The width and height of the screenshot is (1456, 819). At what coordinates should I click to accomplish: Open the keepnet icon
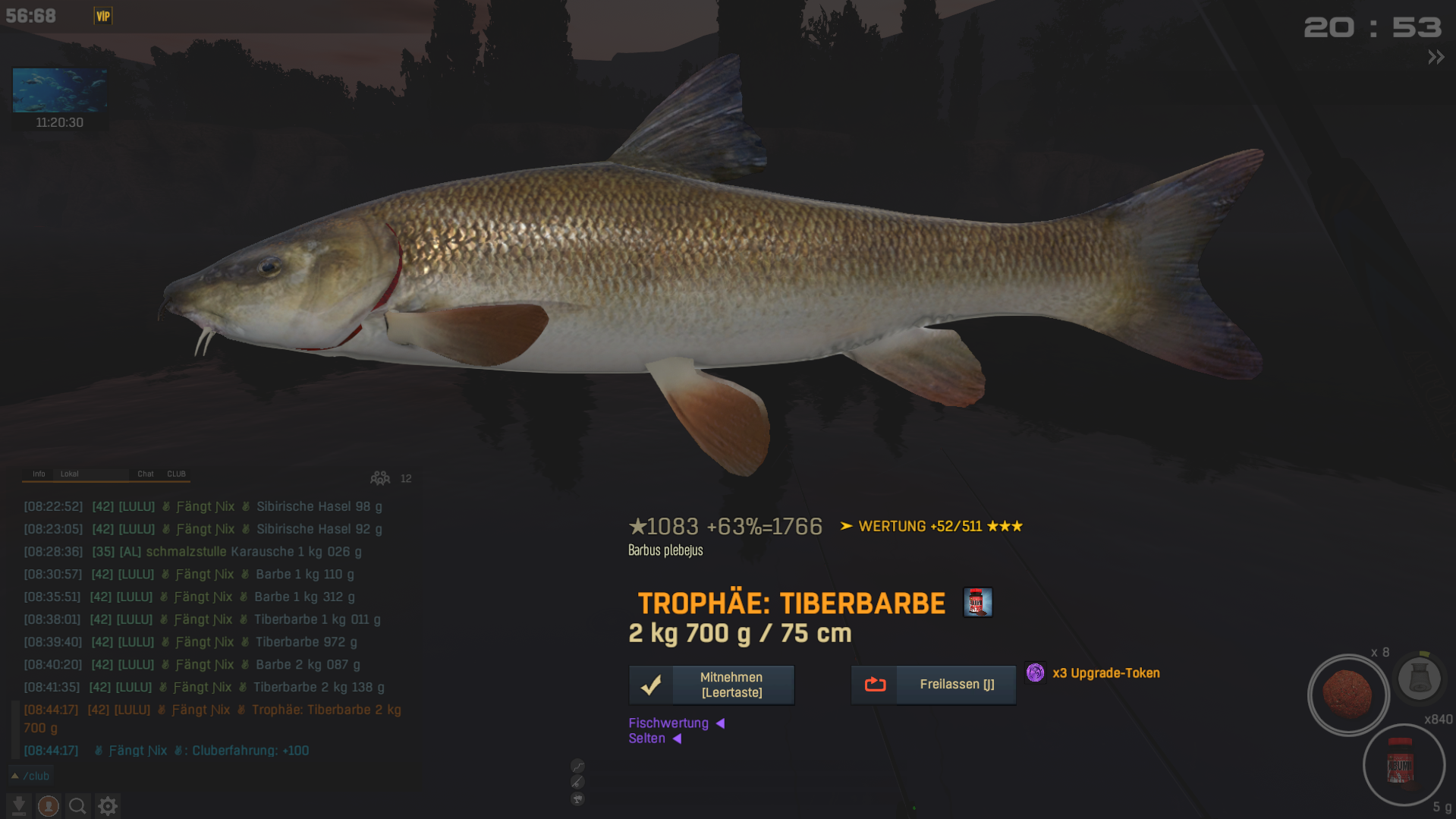(x=1419, y=678)
